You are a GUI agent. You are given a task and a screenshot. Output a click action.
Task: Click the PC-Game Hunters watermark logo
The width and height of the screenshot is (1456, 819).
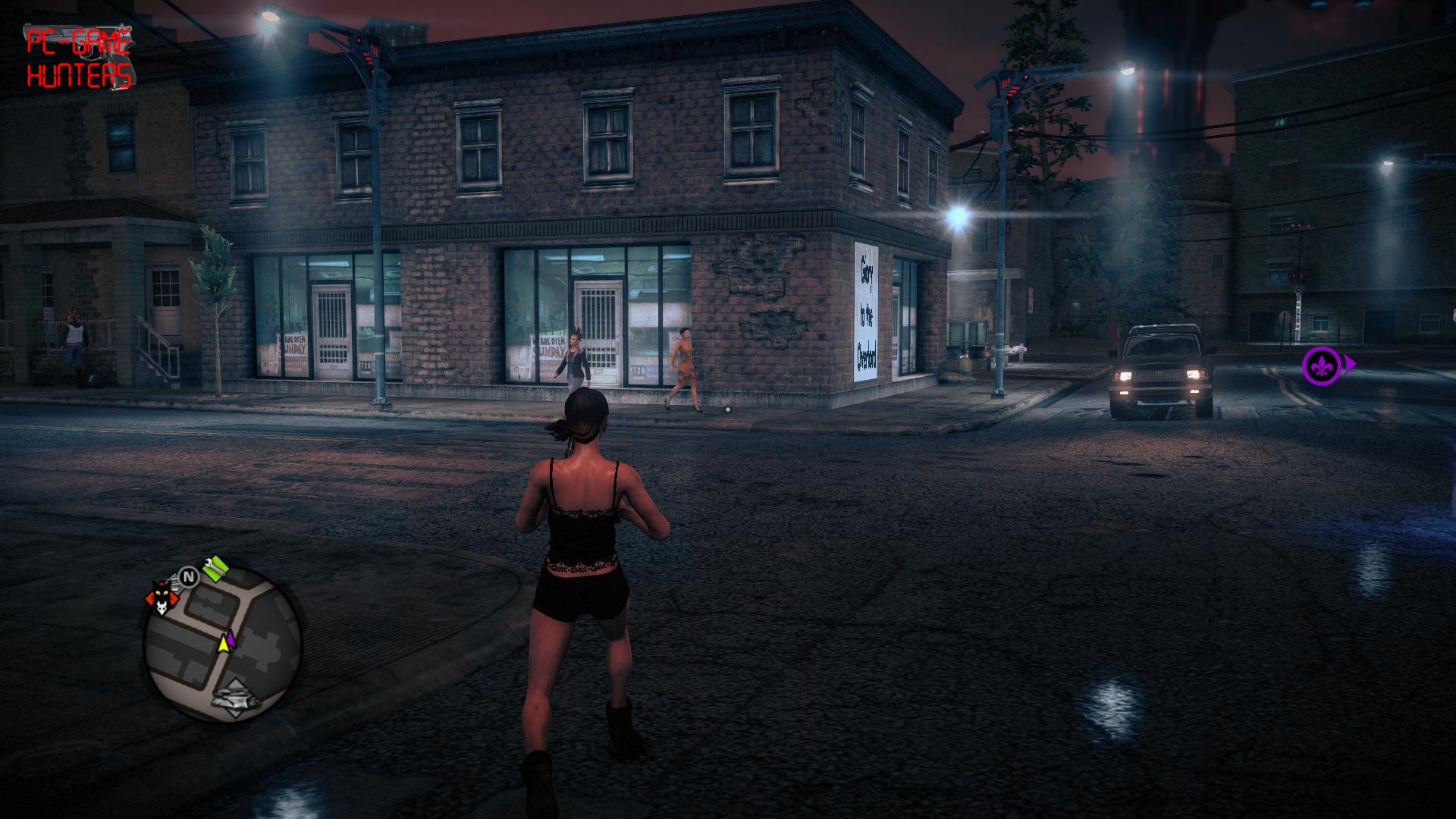79,58
